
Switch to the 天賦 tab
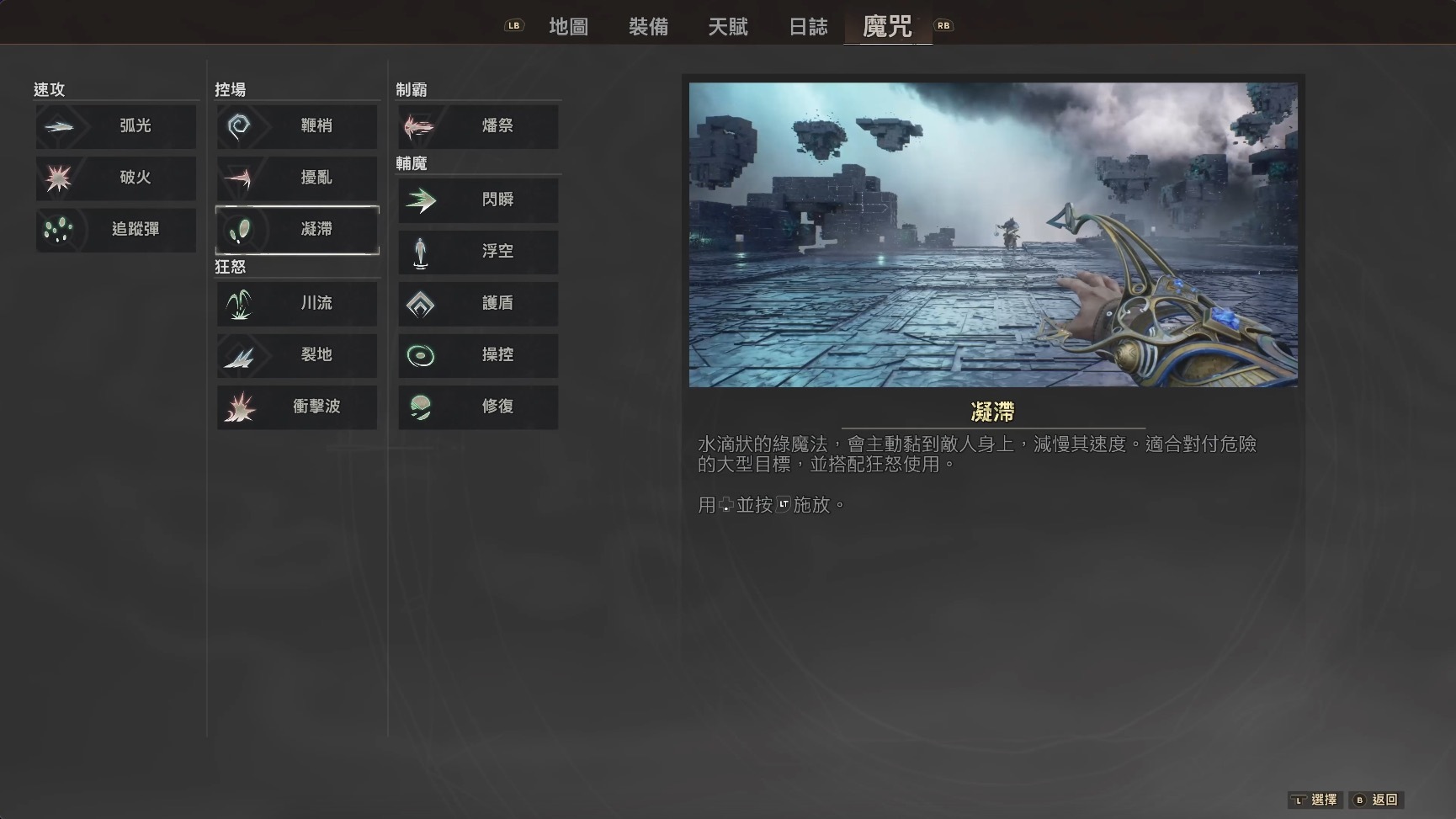tap(729, 26)
